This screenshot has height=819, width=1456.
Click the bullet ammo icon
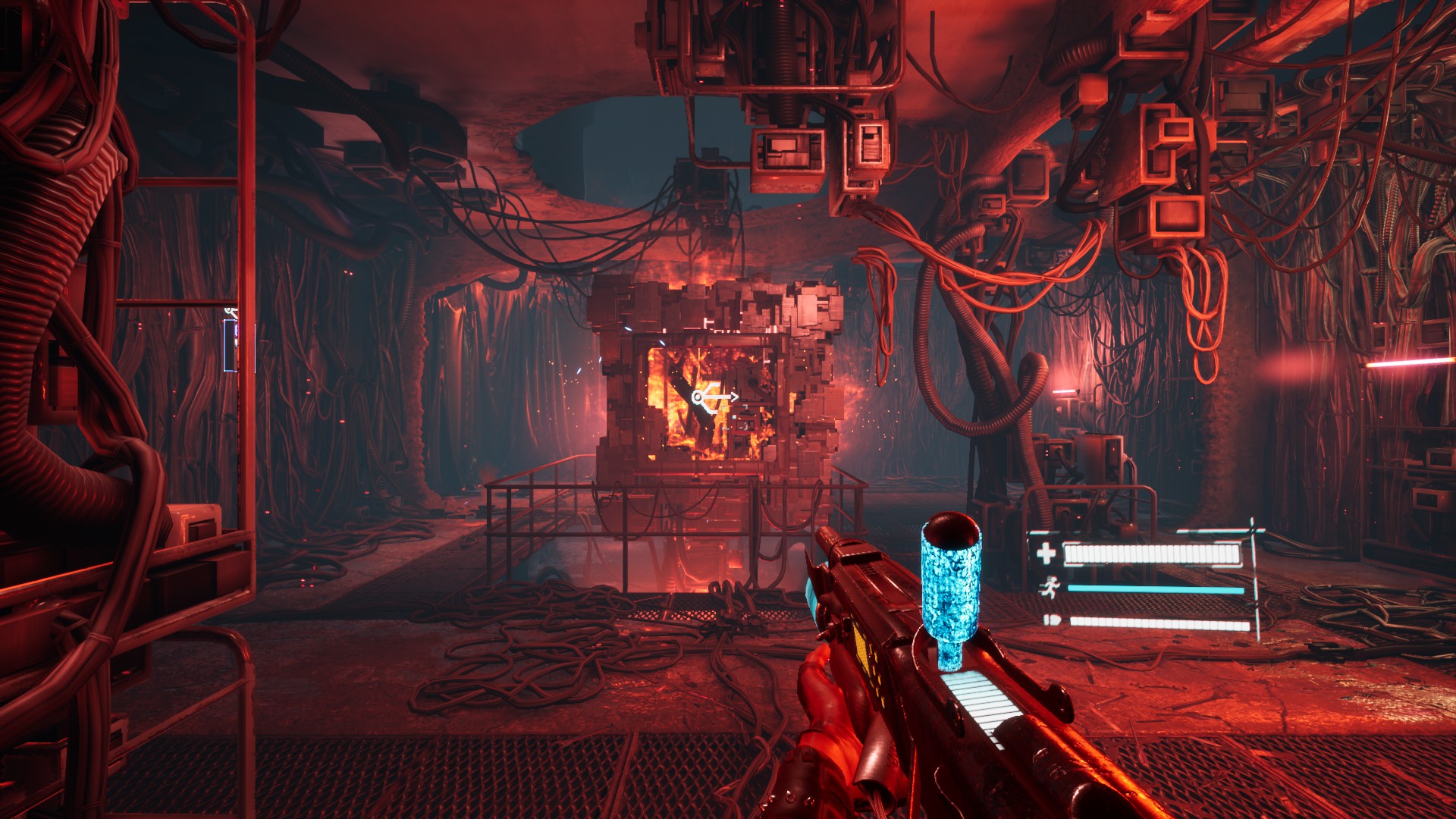1050,621
